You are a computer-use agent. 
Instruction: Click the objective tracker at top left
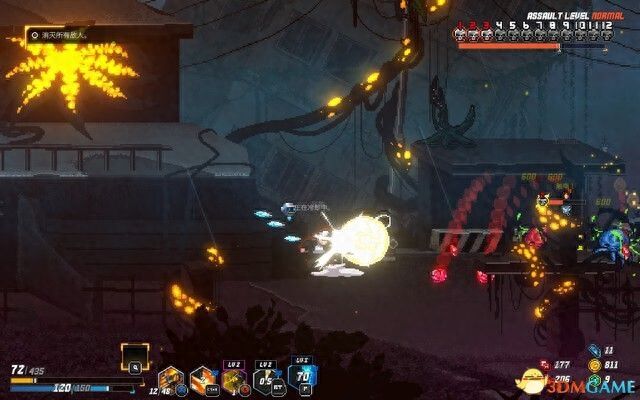point(60,35)
